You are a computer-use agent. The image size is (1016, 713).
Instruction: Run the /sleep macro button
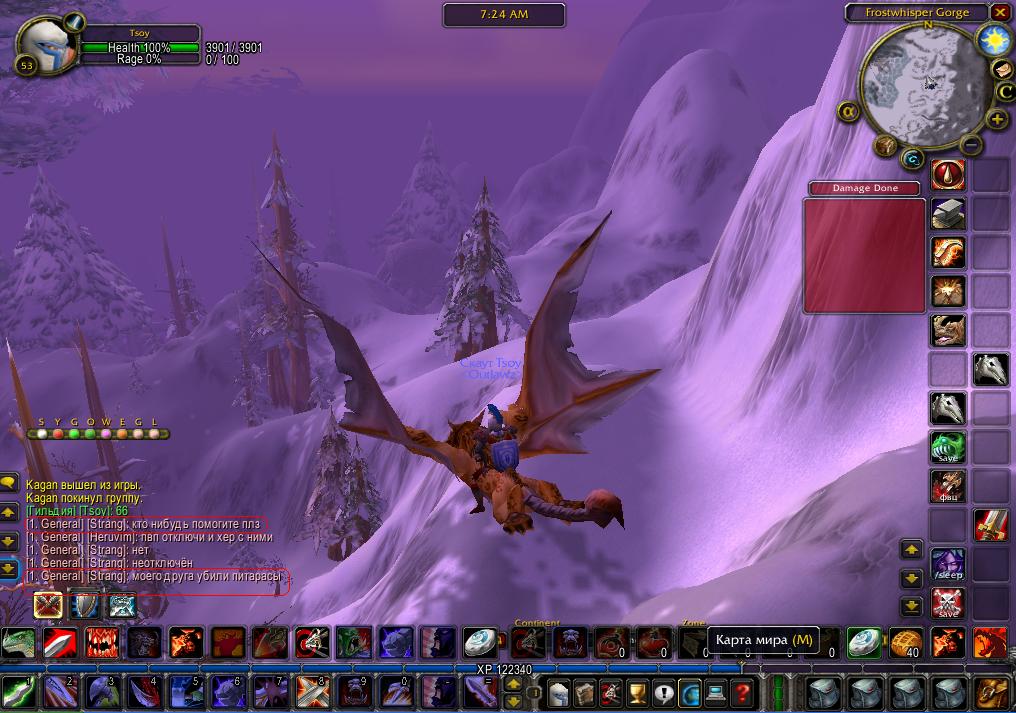(x=948, y=565)
